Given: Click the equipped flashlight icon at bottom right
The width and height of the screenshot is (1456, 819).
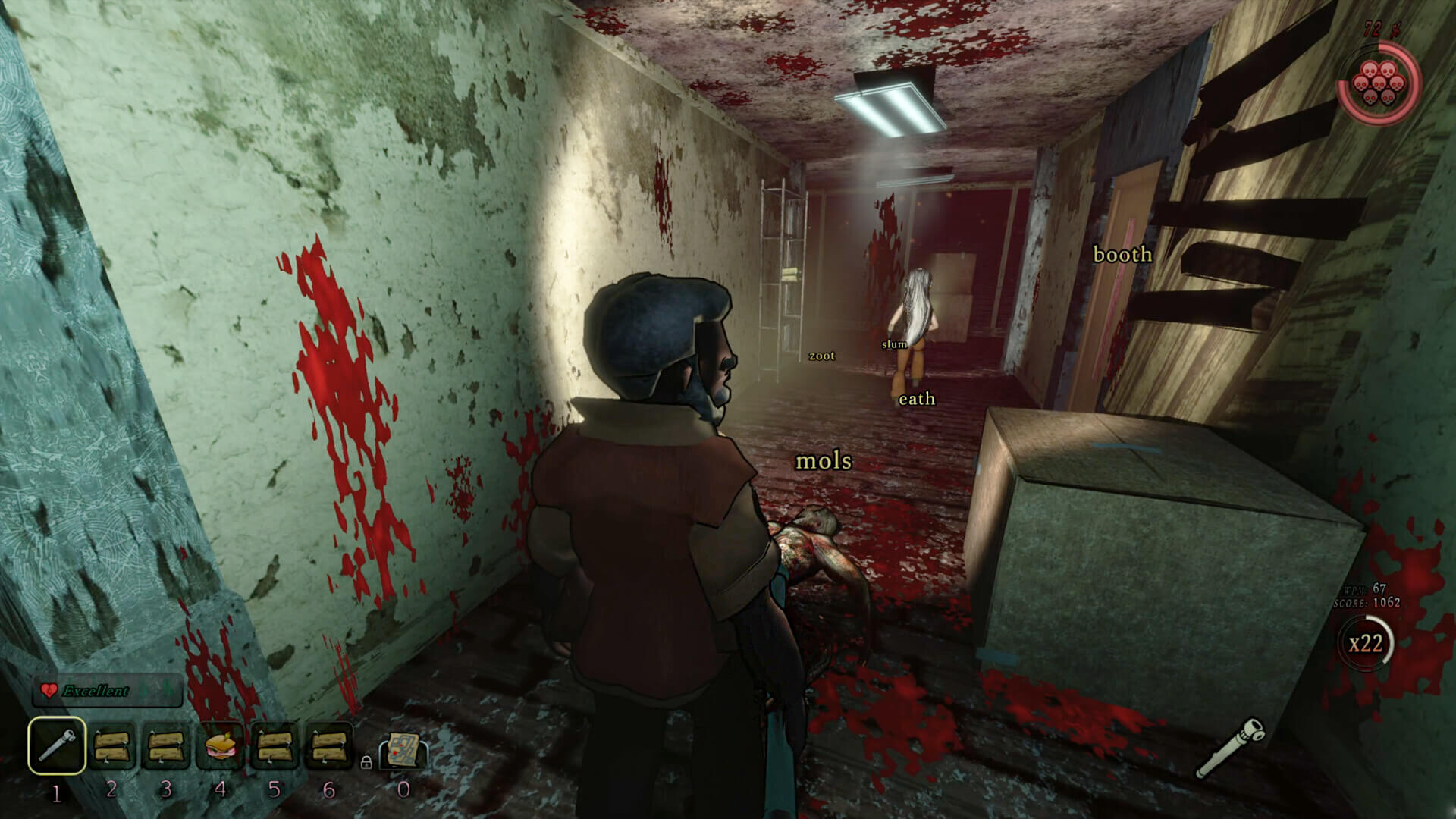Looking at the screenshot, I should click(x=1230, y=748).
